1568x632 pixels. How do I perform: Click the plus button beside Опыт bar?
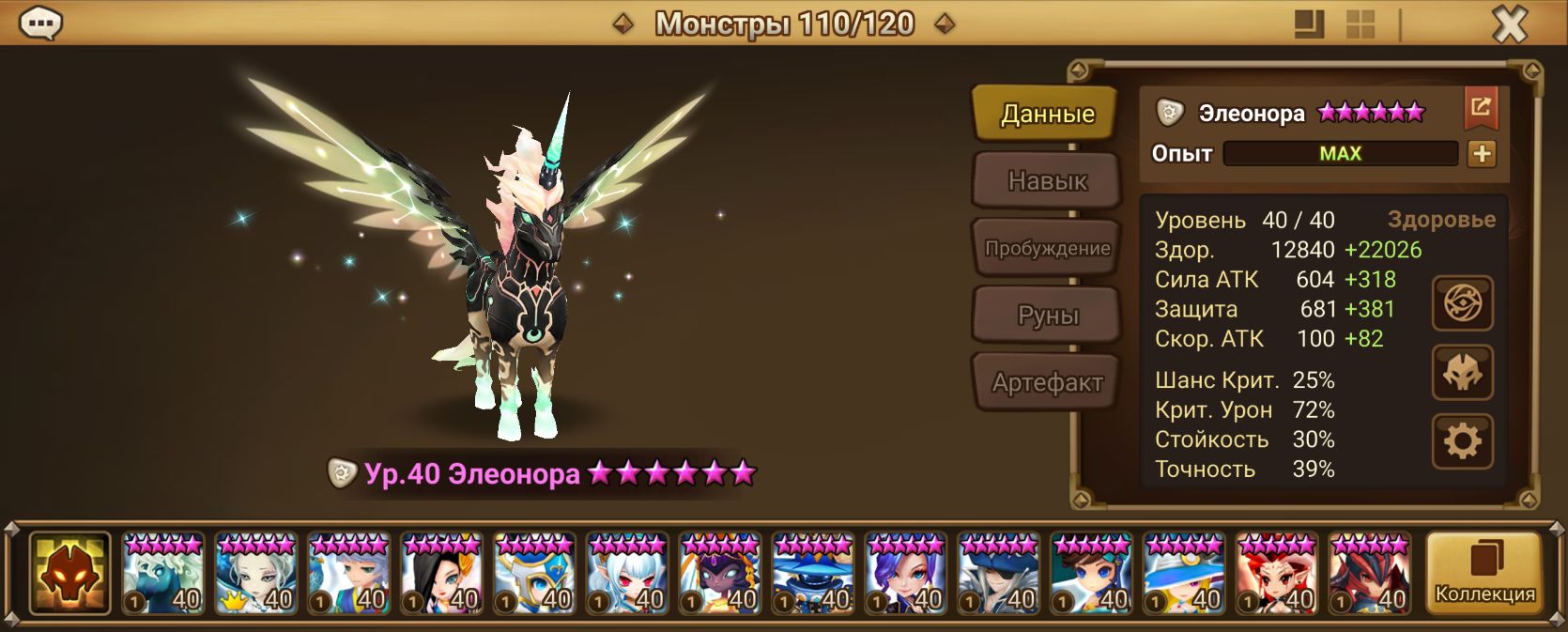1482,154
